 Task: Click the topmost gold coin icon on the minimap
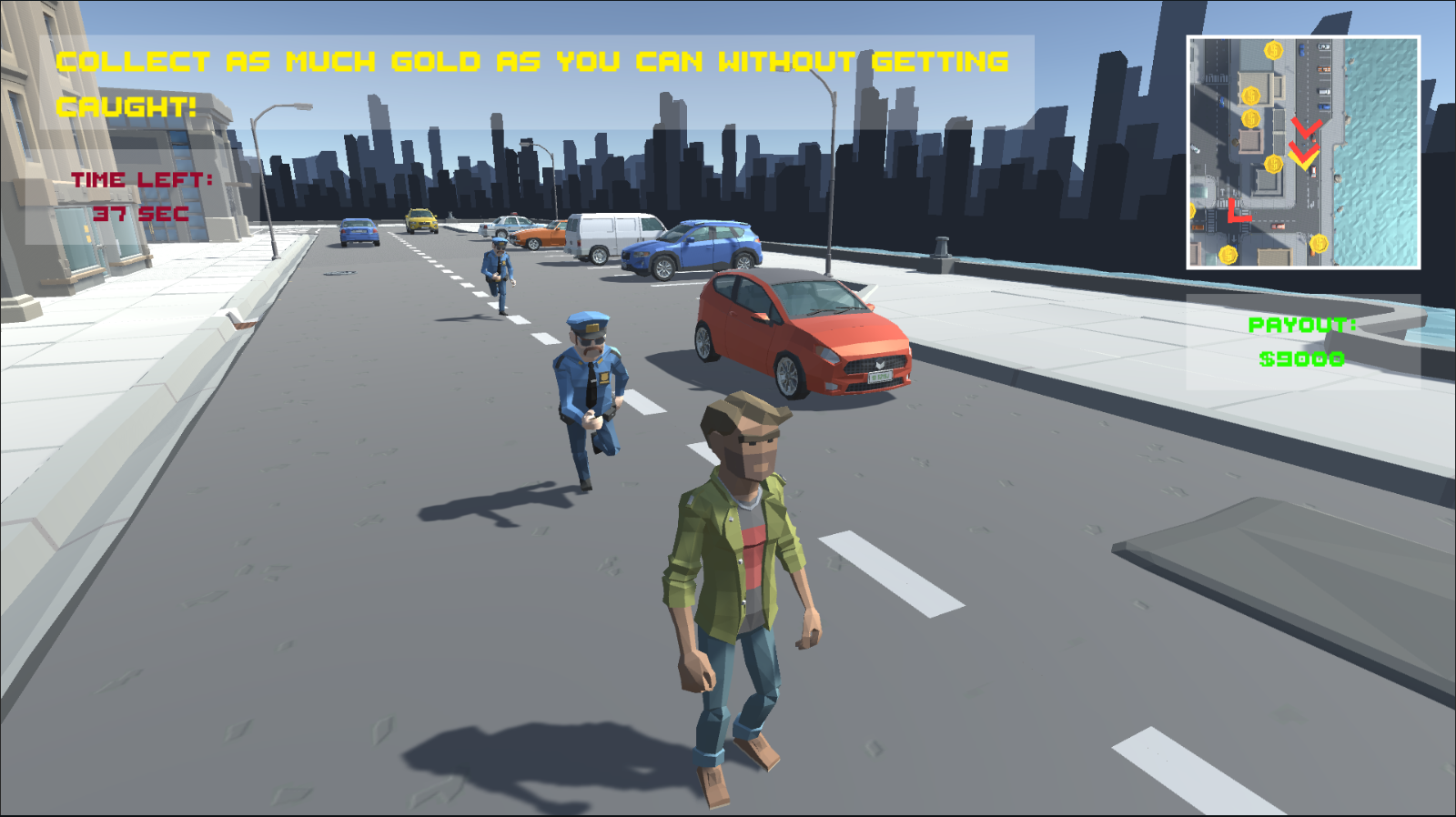click(x=1273, y=51)
